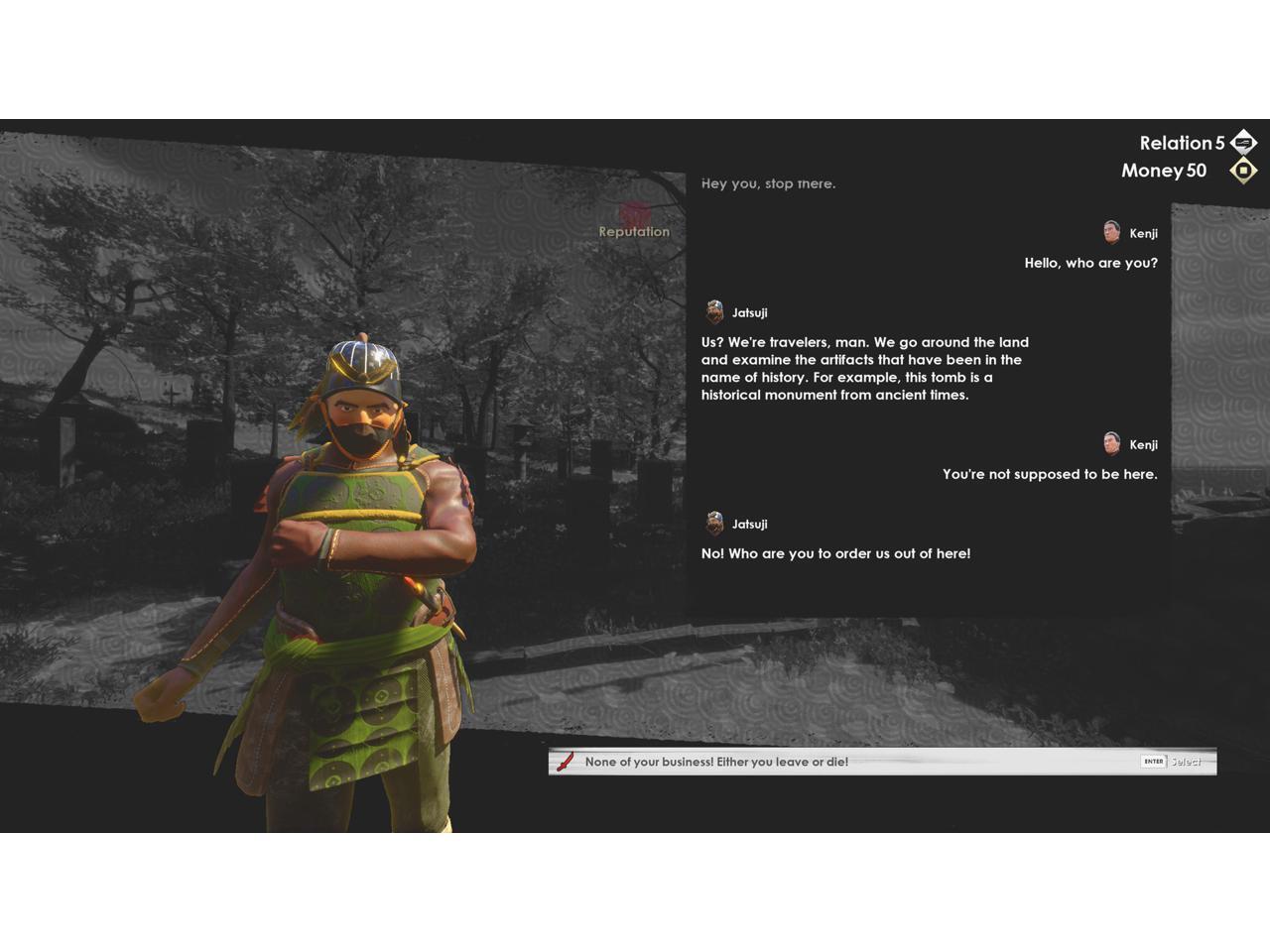Choose the "None of your business!" reply

coord(716,762)
